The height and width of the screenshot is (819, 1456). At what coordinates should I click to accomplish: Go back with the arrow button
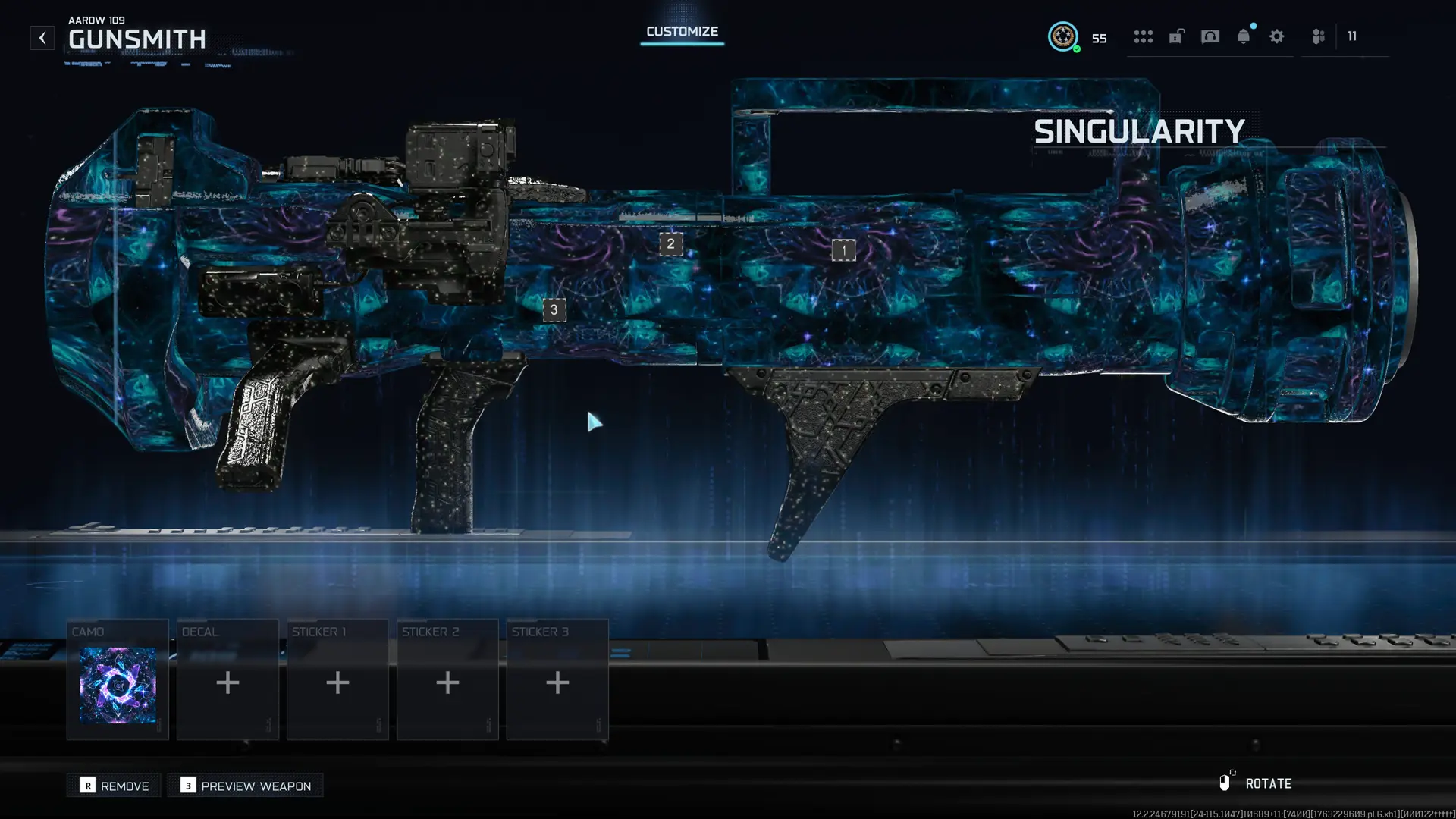[x=42, y=37]
